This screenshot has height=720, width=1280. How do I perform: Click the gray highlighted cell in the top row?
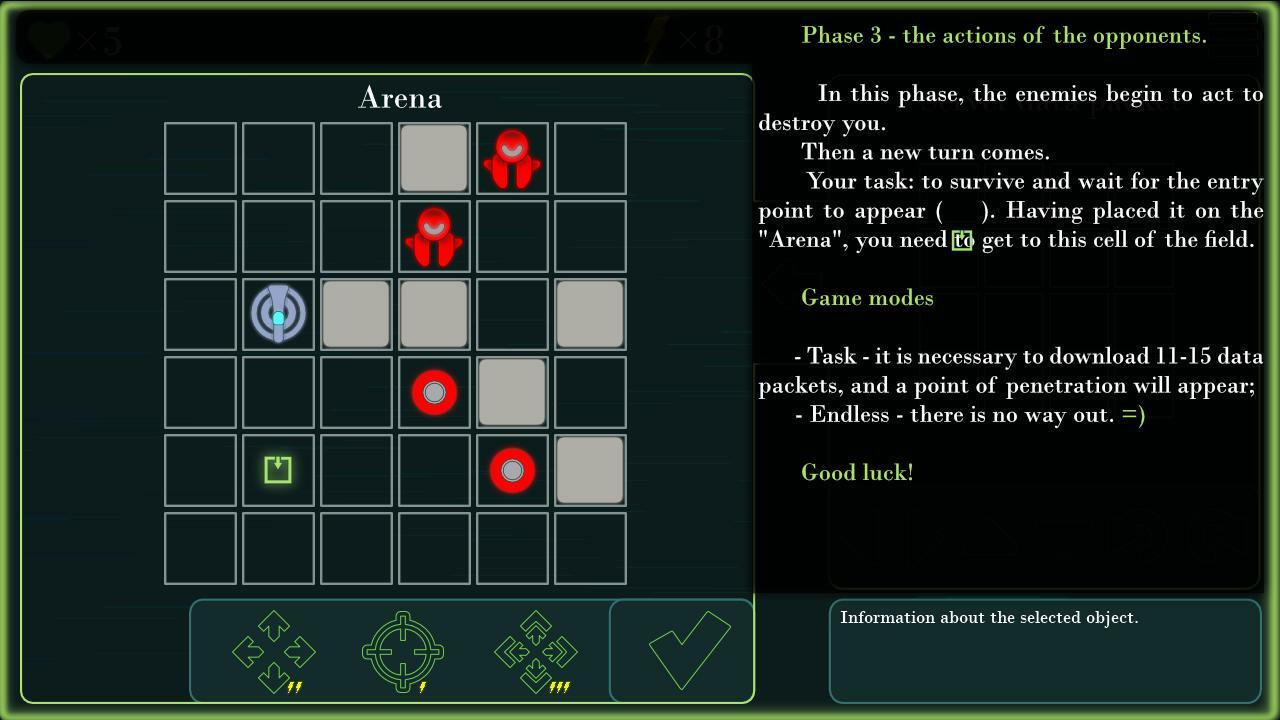click(434, 157)
